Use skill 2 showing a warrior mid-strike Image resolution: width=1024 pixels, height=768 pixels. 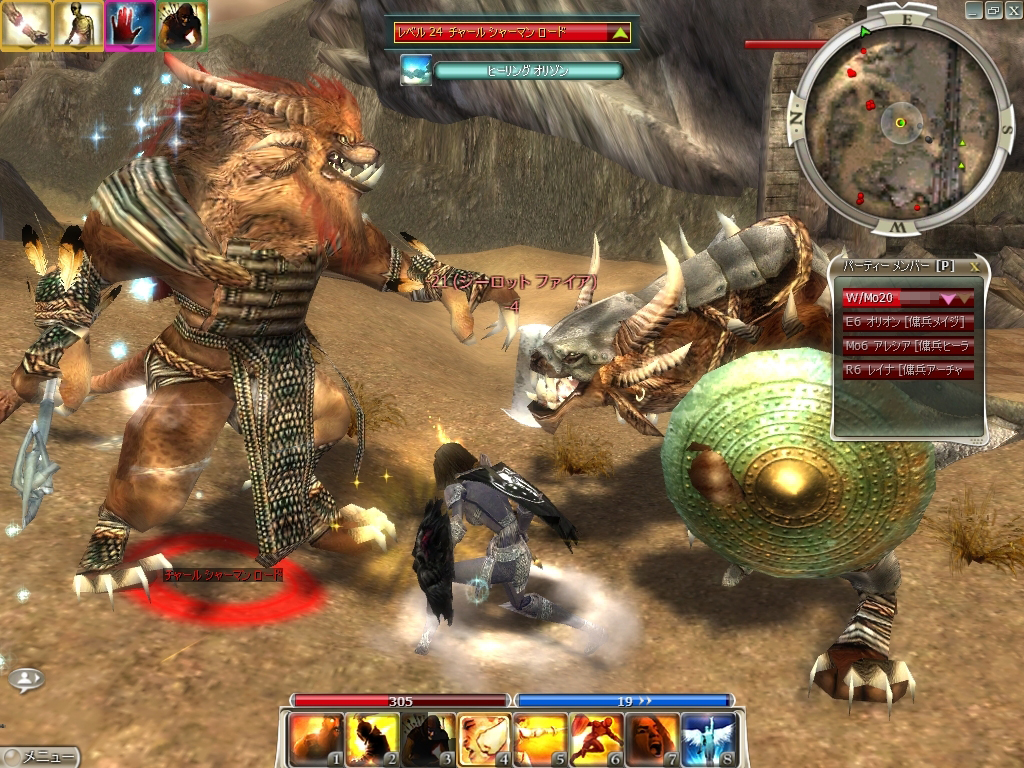point(372,739)
